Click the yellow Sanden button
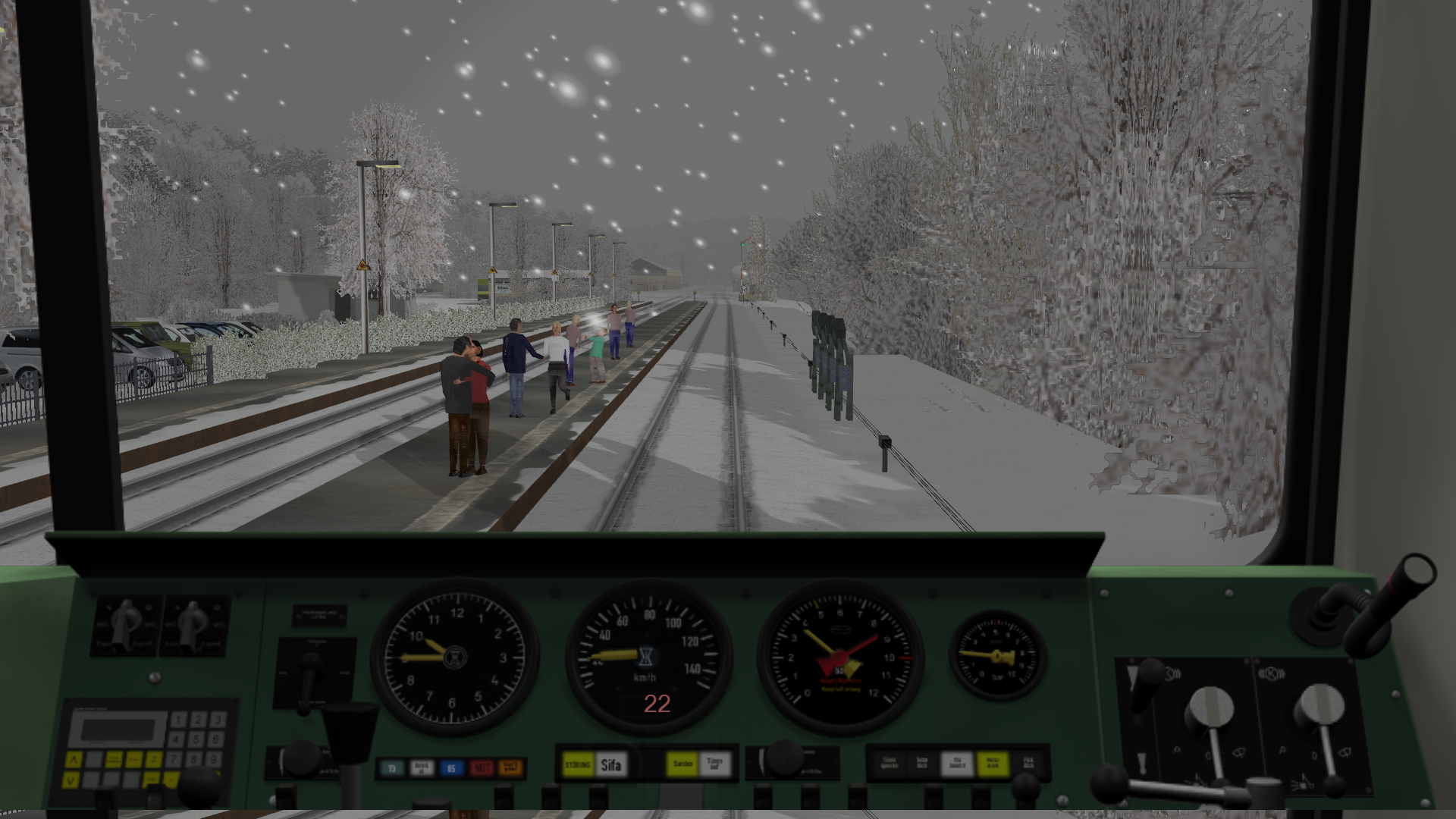The width and height of the screenshot is (1456, 819). (682, 764)
